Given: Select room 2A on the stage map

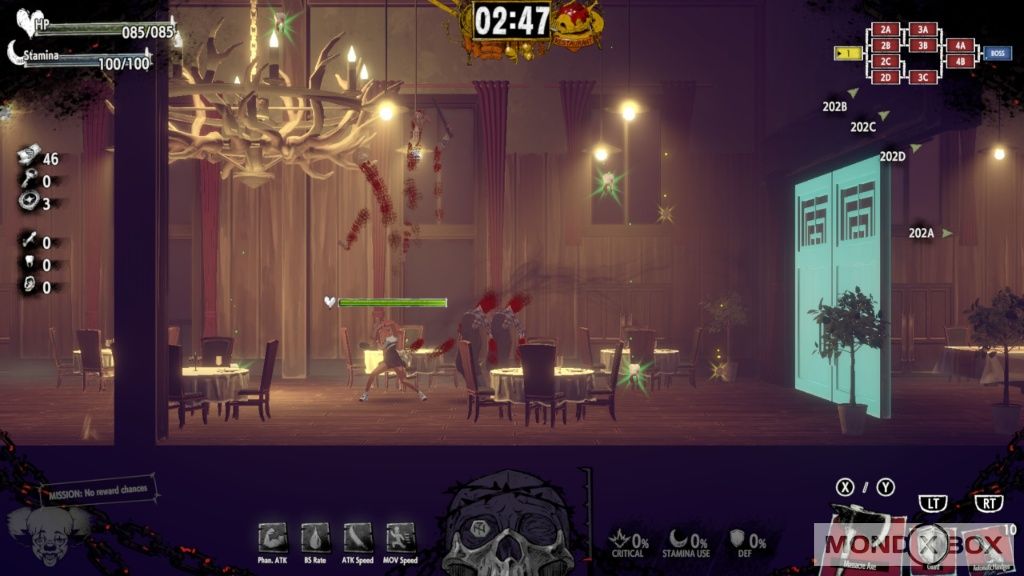Looking at the screenshot, I should pos(886,30).
